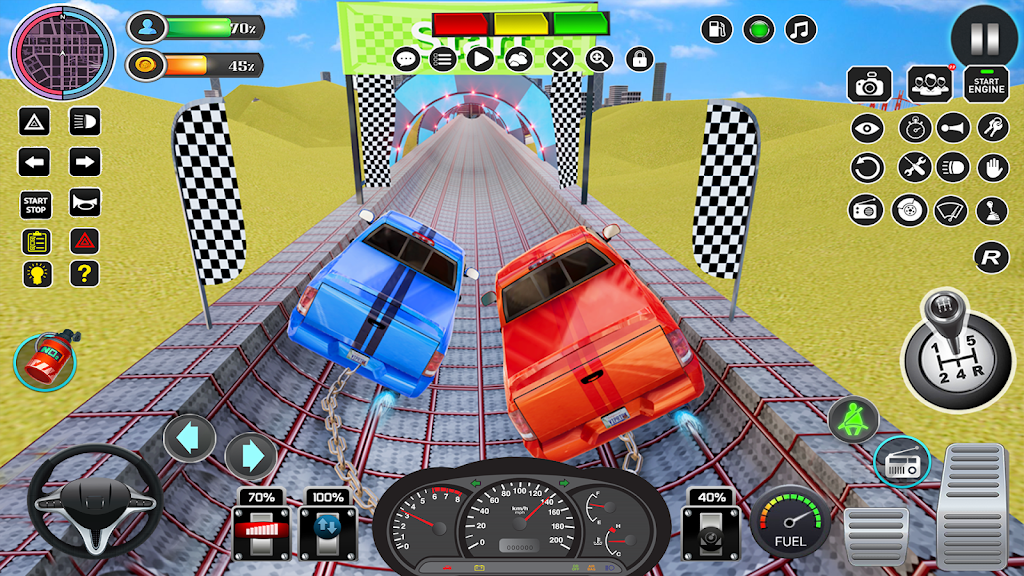Activate the right turn signal arrow

pyautogui.click(x=85, y=162)
